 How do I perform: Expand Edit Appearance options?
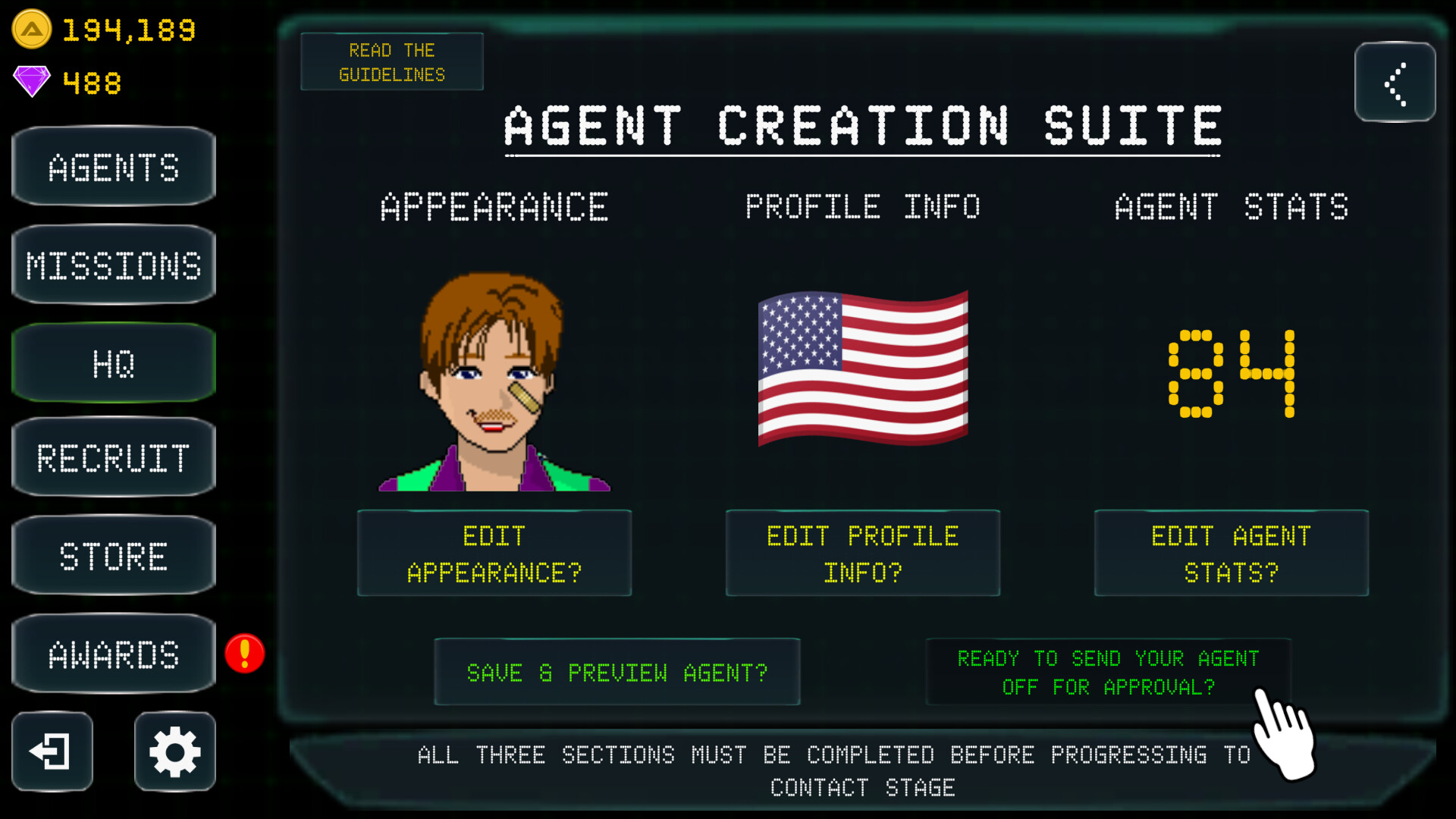click(x=494, y=553)
